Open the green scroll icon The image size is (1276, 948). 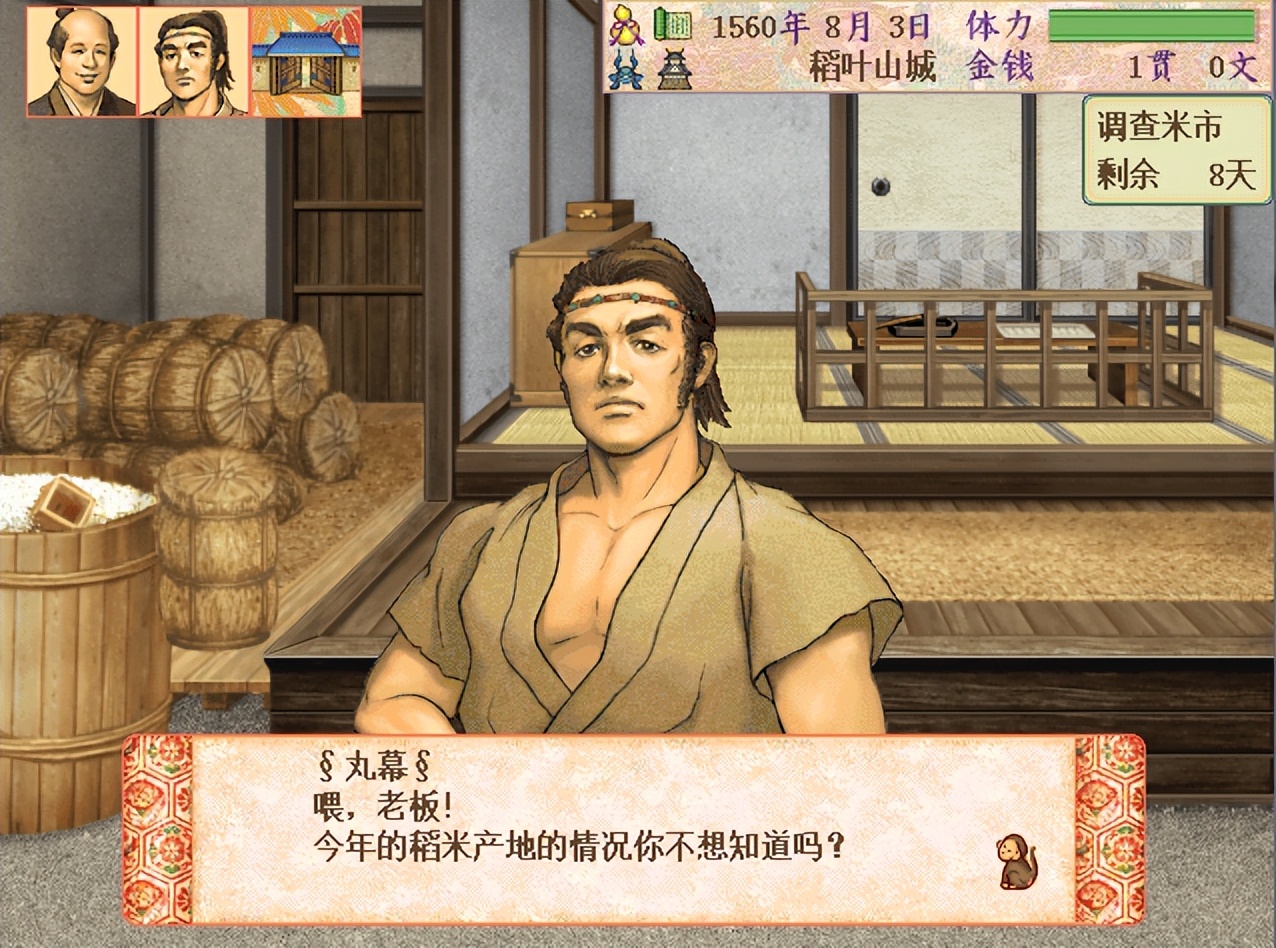tap(673, 24)
